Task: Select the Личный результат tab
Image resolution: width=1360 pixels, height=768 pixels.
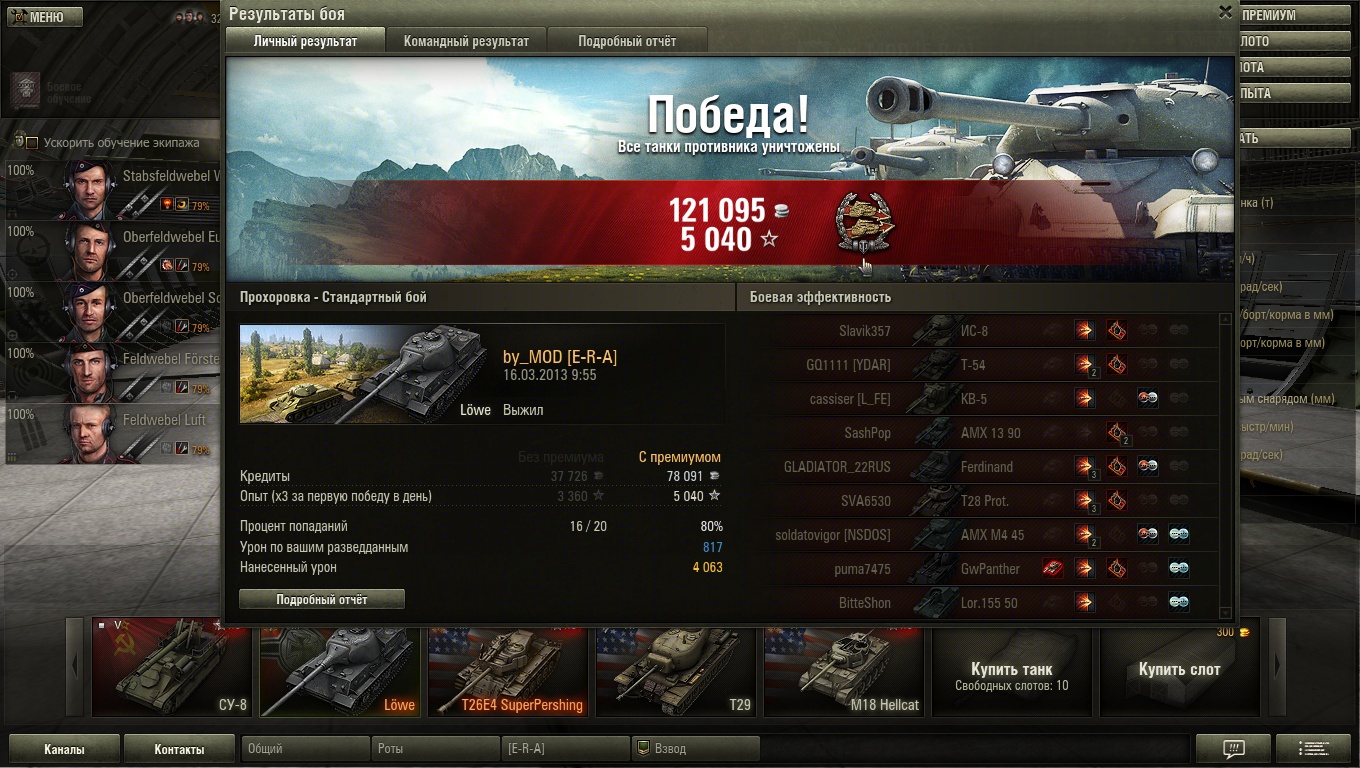Action: click(x=305, y=41)
